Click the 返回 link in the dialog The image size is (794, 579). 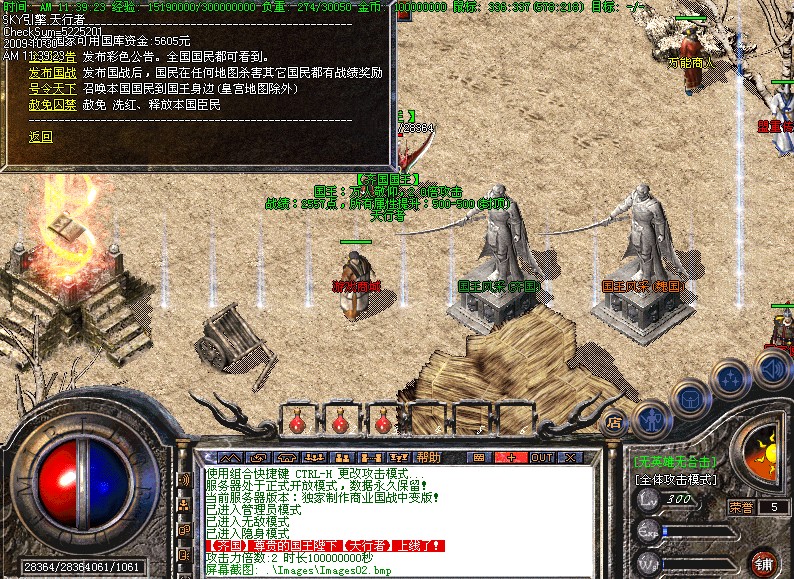[x=40, y=136]
